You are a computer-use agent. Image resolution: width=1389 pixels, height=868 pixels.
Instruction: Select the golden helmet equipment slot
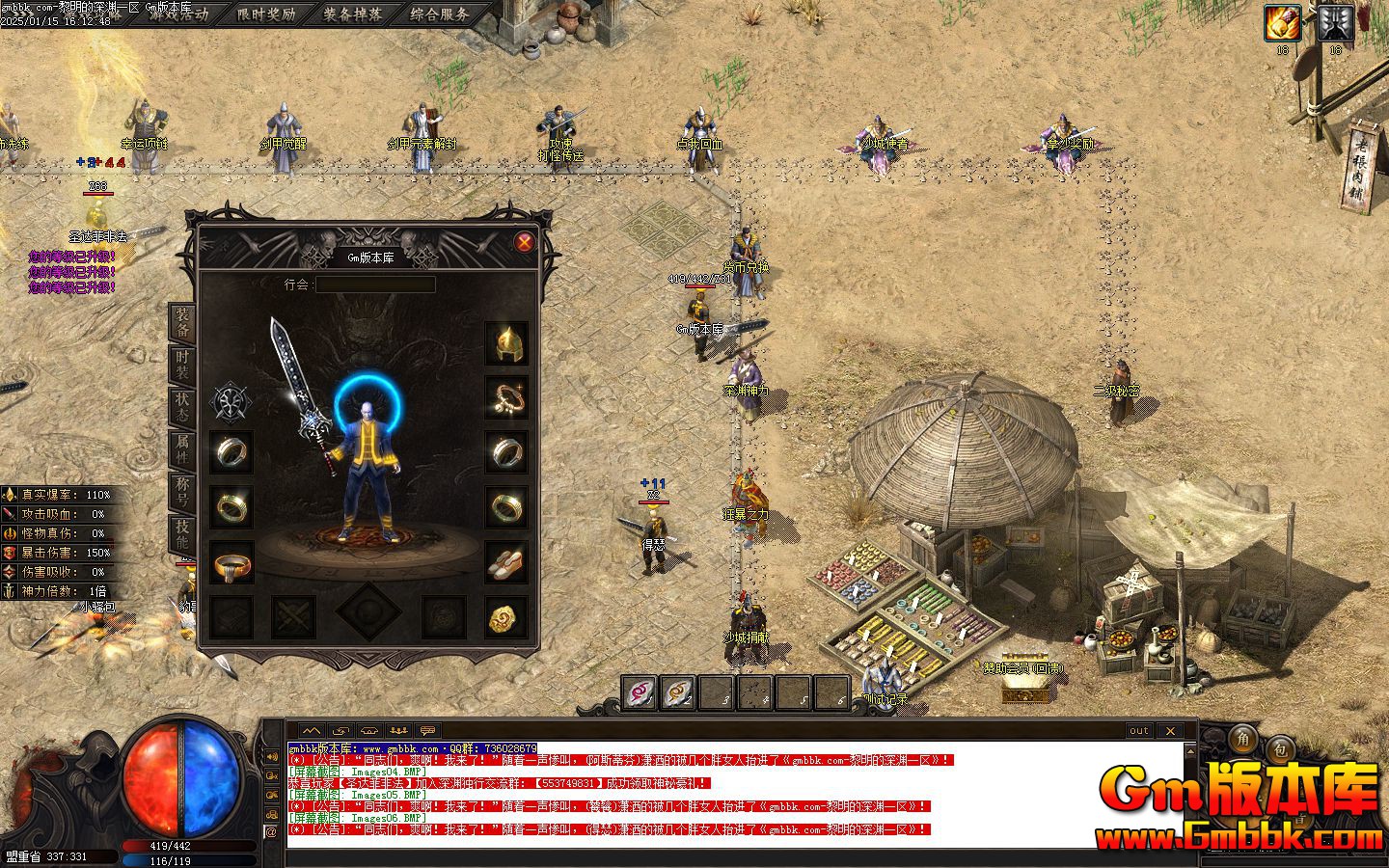pos(506,342)
